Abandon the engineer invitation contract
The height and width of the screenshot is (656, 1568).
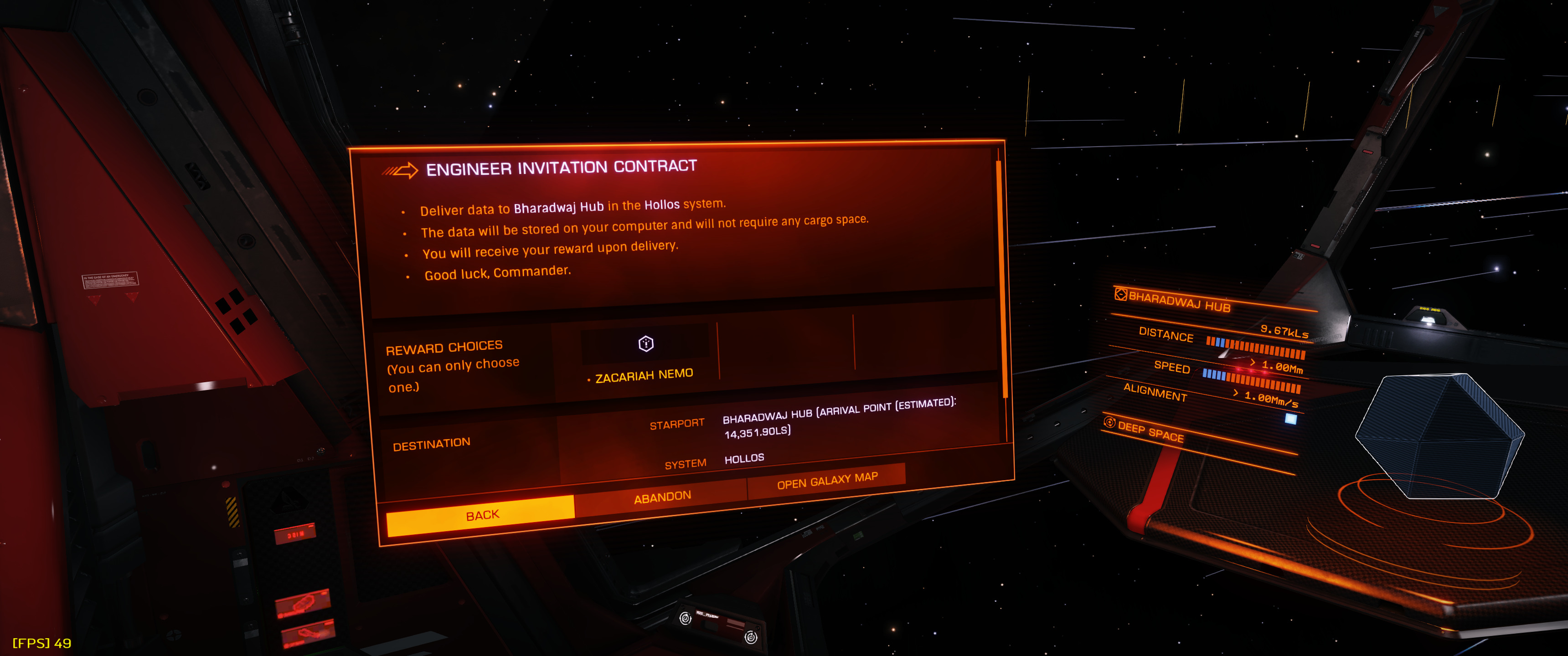662,497
